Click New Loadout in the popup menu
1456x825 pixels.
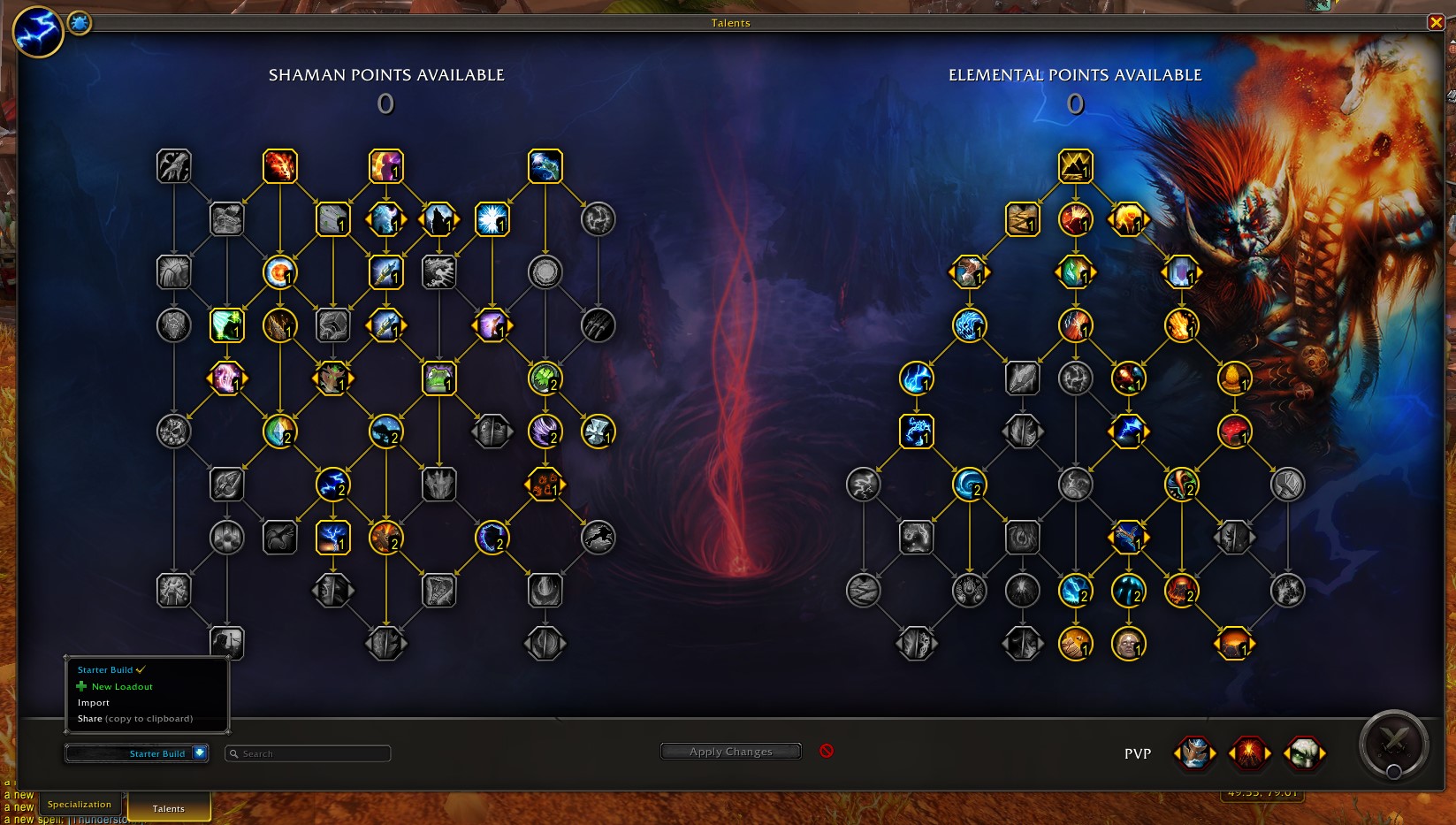pyautogui.click(x=123, y=686)
